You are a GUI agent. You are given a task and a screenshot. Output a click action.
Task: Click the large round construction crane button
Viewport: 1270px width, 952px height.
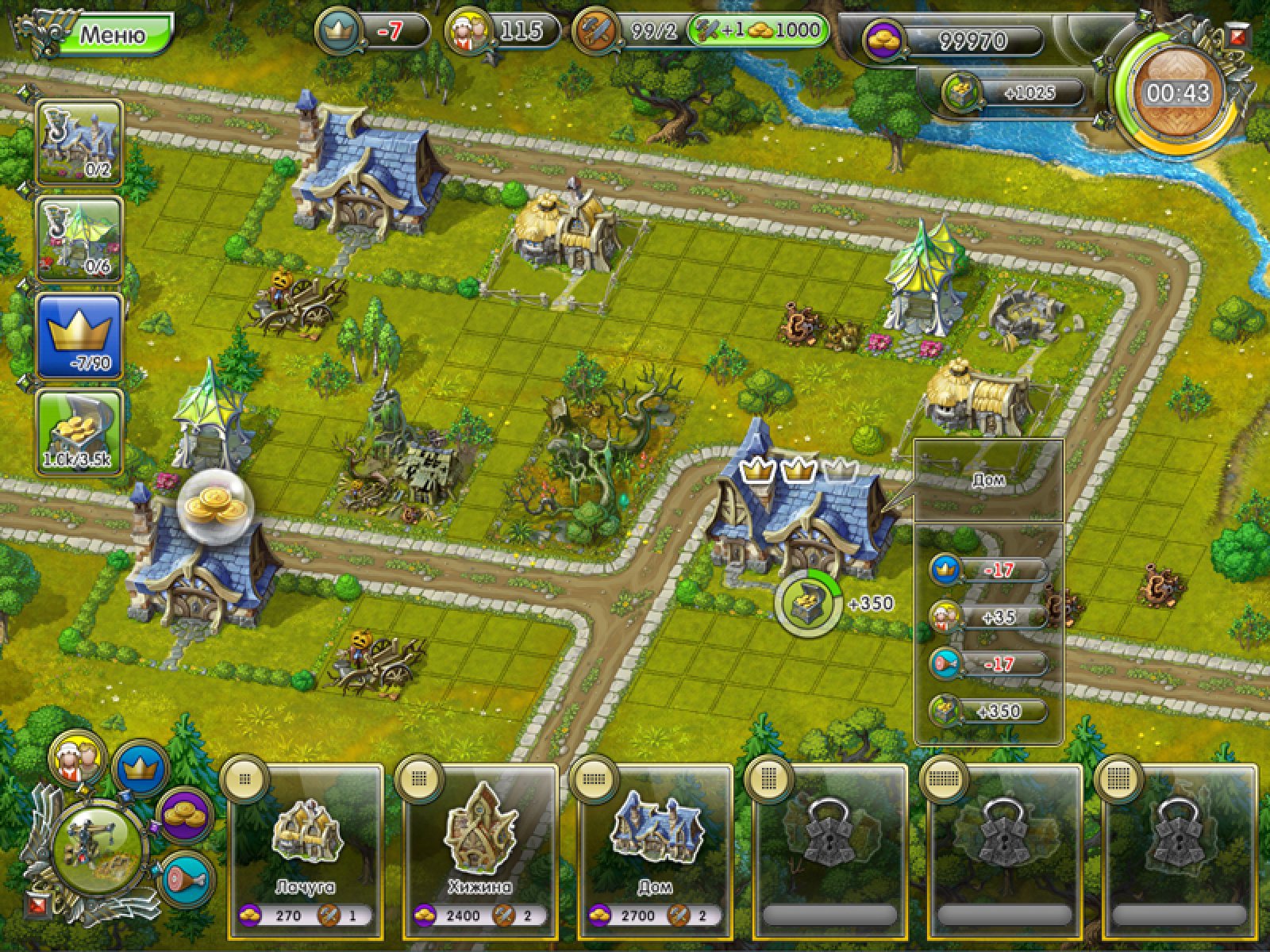(x=99, y=849)
